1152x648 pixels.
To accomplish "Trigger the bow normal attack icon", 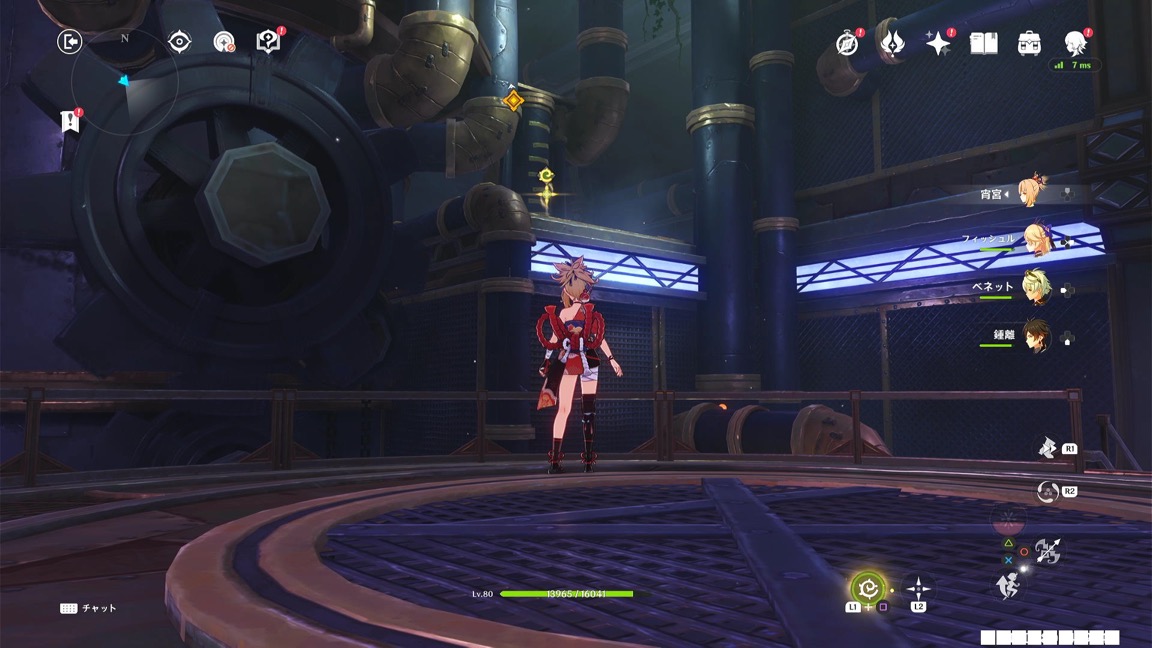I will 1047,549.
